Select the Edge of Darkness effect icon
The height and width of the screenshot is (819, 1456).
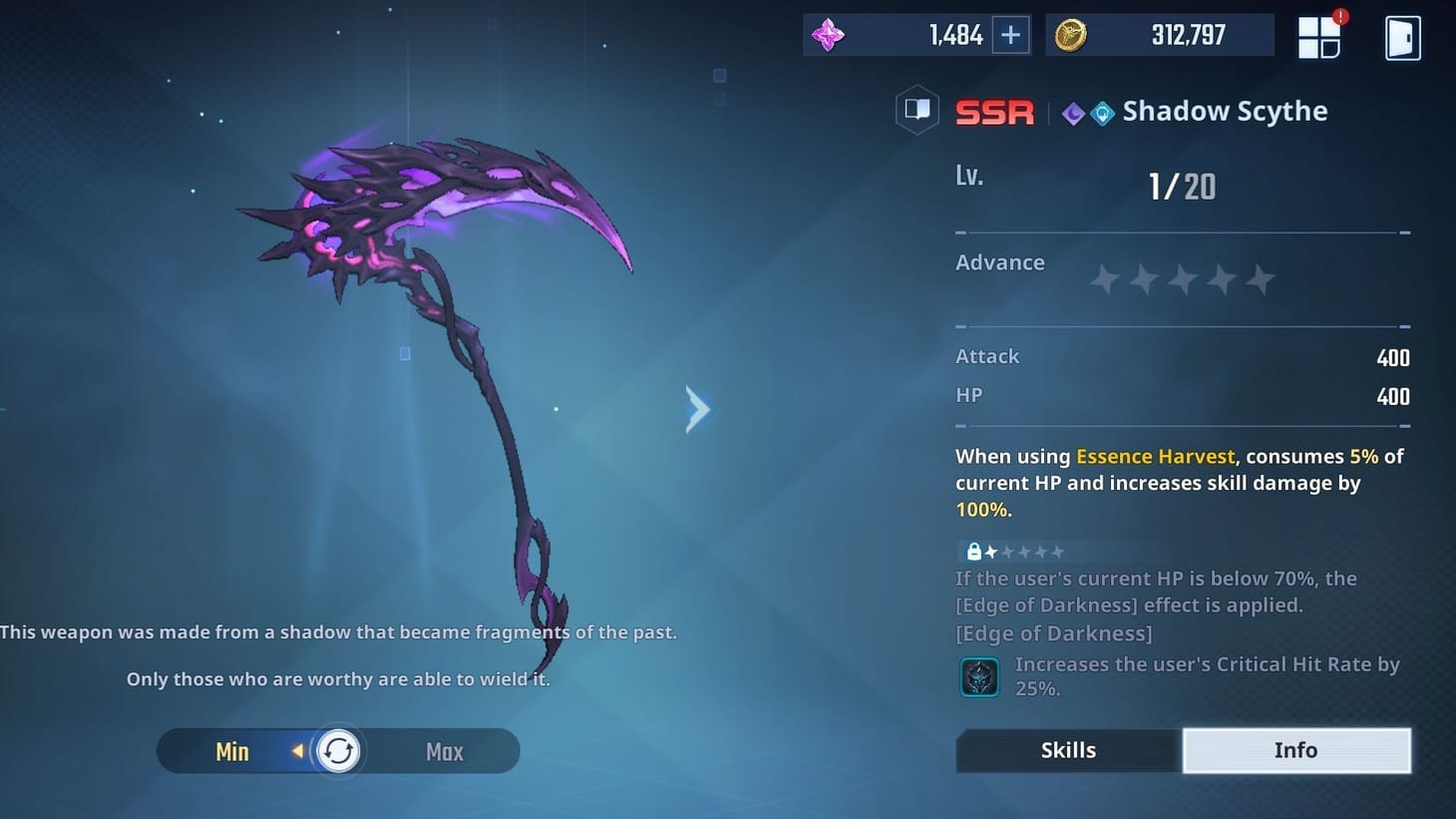[979, 676]
